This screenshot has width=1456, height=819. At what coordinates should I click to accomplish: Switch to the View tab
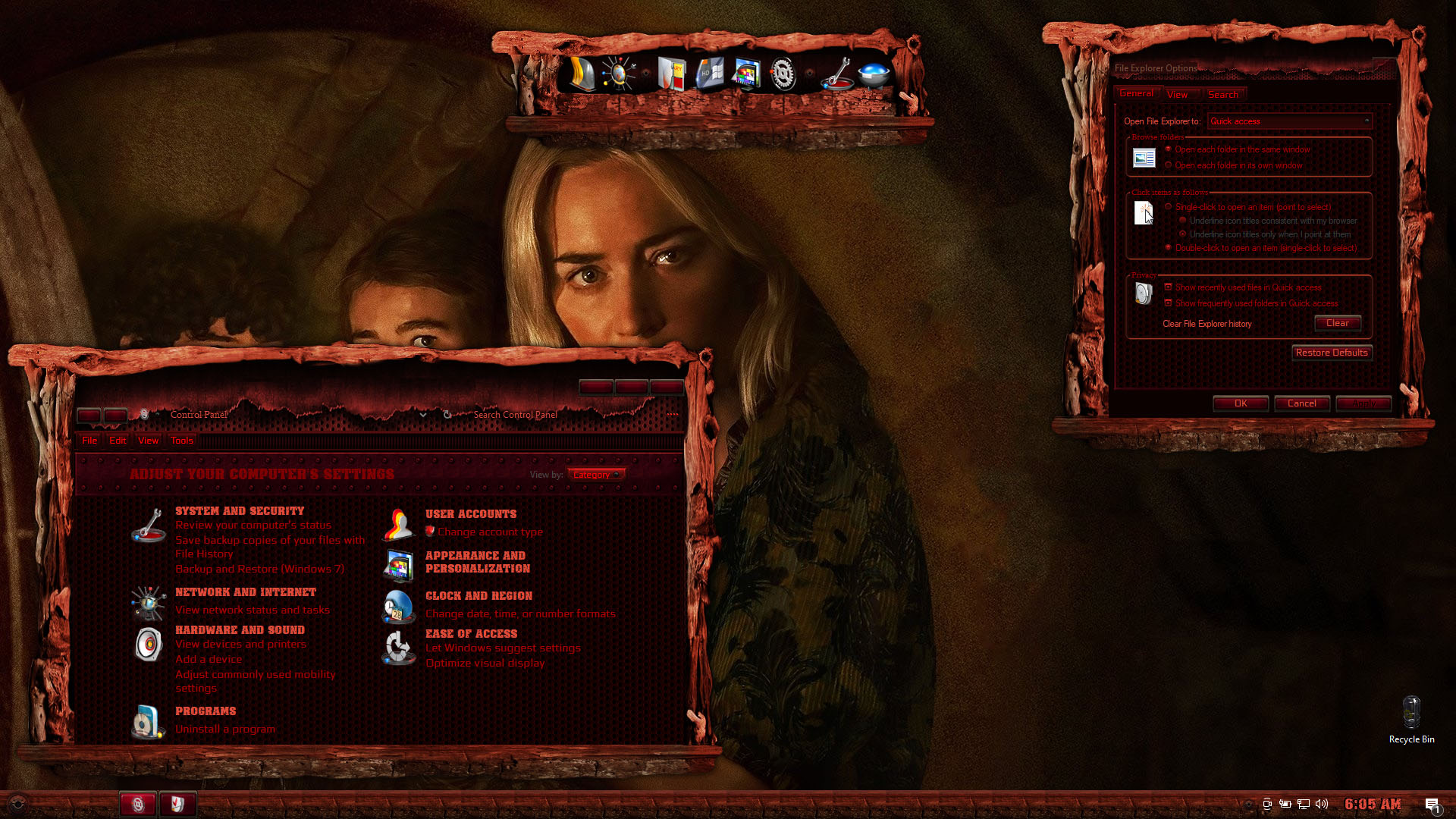coord(1177,95)
